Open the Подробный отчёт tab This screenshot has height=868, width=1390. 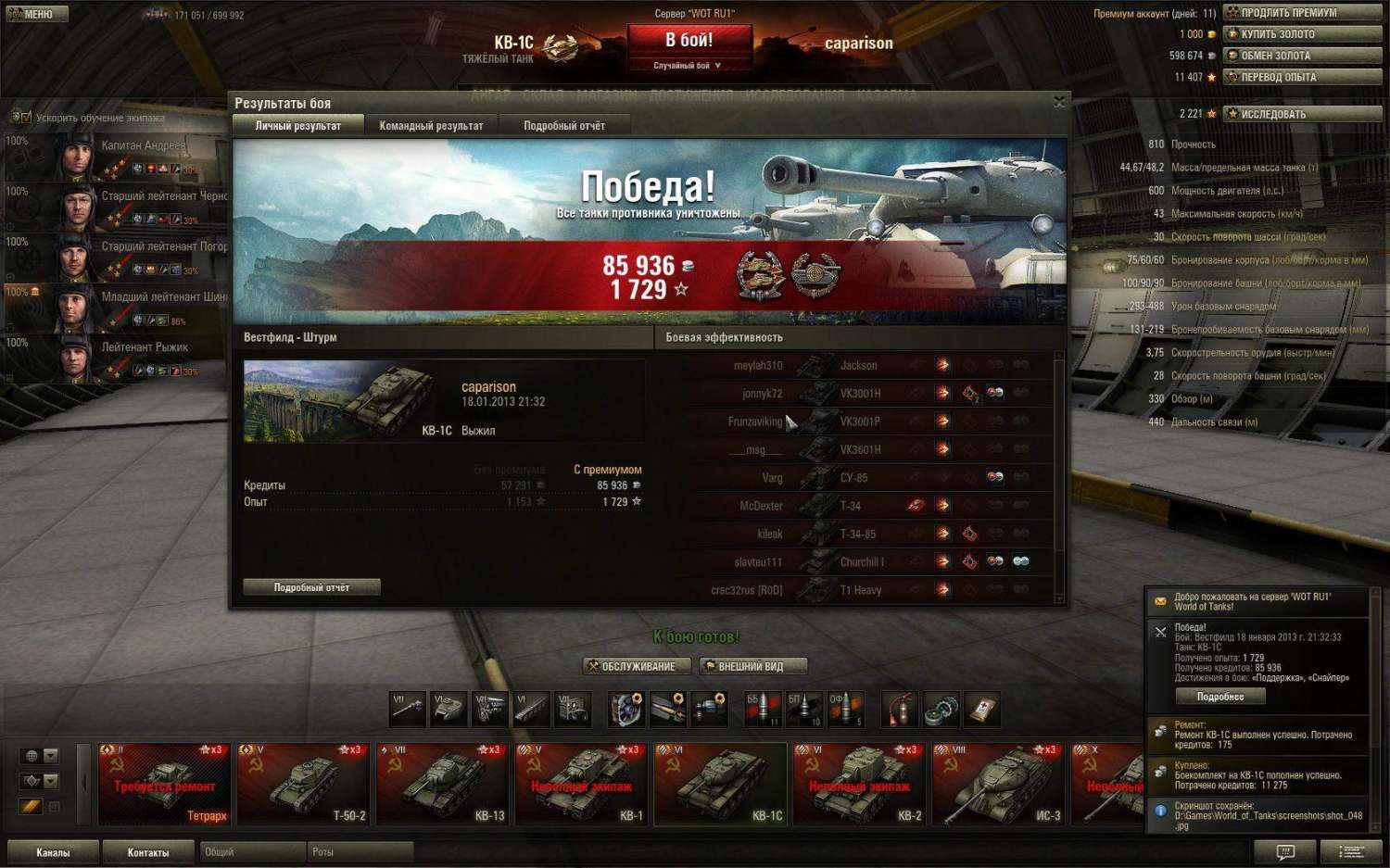pyautogui.click(x=564, y=126)
